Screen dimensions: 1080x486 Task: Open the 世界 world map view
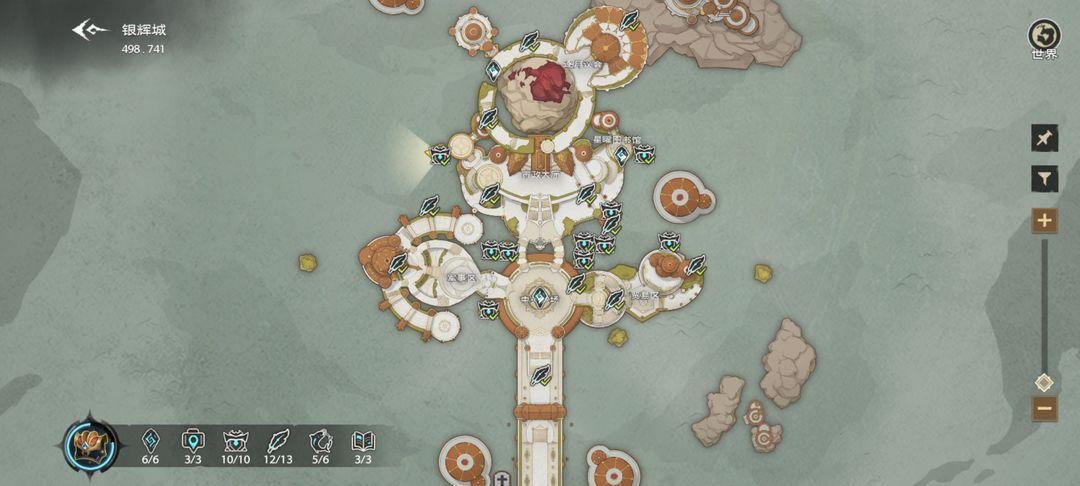click(1044, 36)
